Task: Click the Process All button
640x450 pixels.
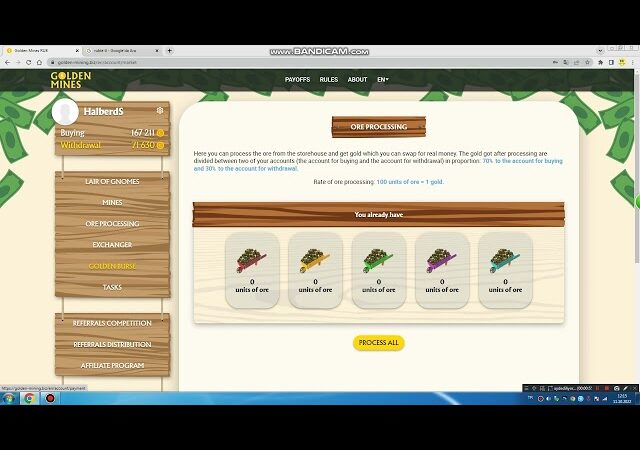Action: pos(378,343)
